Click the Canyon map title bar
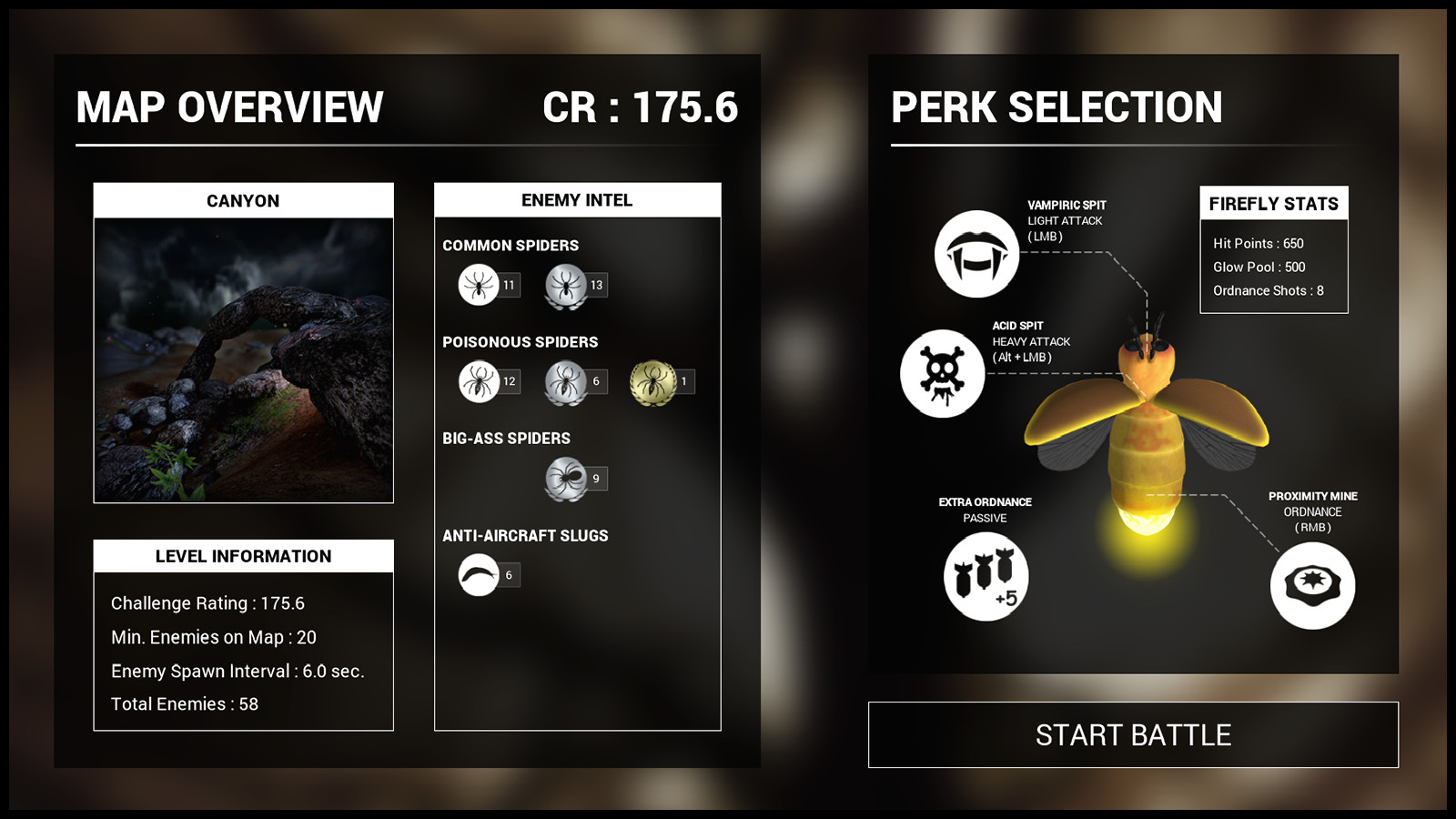This screenshot has width=1456, height=819. pos(242,200)
